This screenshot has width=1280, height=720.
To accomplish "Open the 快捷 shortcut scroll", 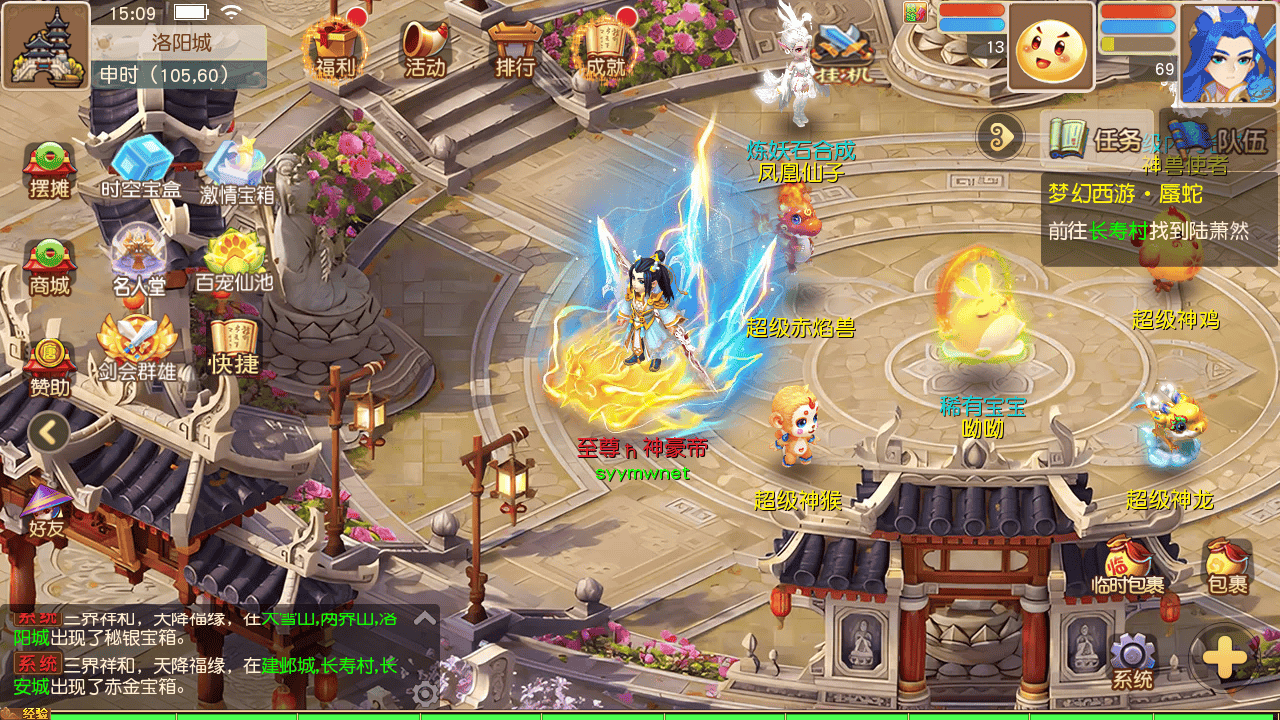I will [x=234, y=346].
